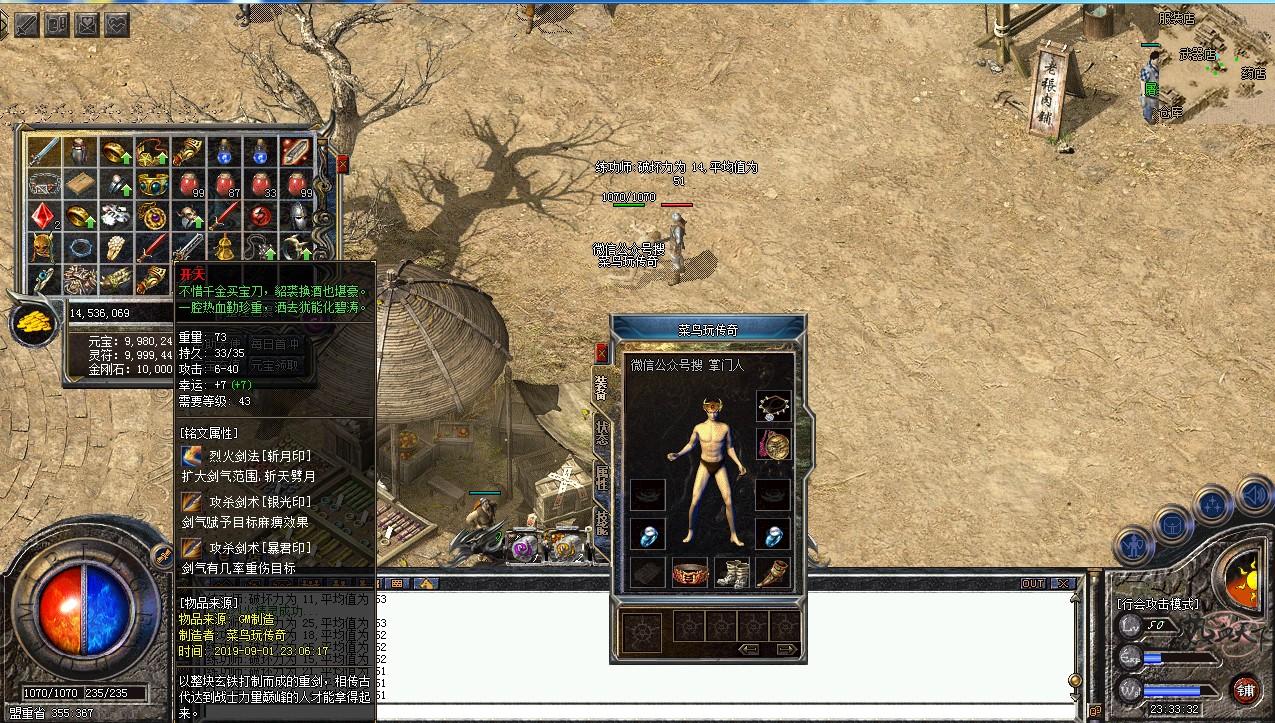Image resolution: width=1275 pixels, height=723 pixels.
Task: Select the red potion stack showing 87
Action: 224,184
